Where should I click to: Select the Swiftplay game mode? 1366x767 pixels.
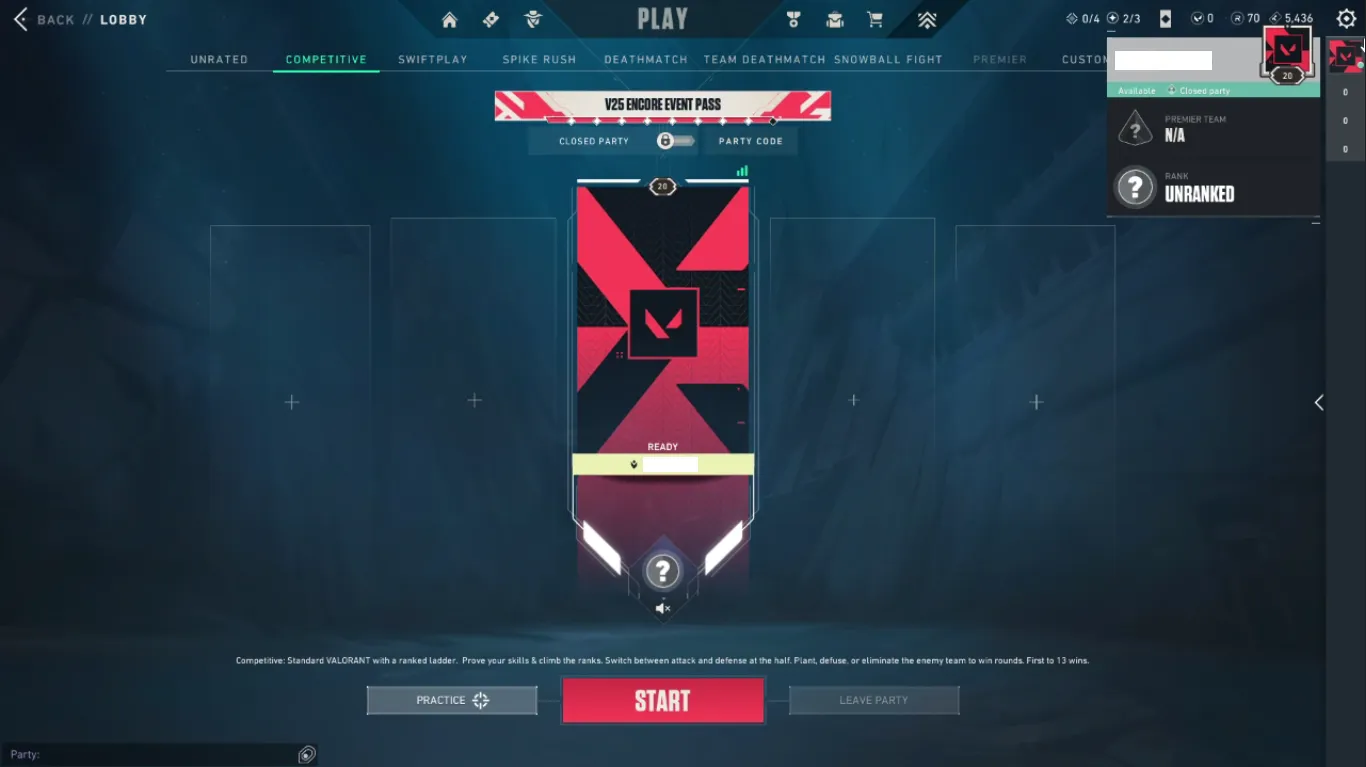click(433, 59)
